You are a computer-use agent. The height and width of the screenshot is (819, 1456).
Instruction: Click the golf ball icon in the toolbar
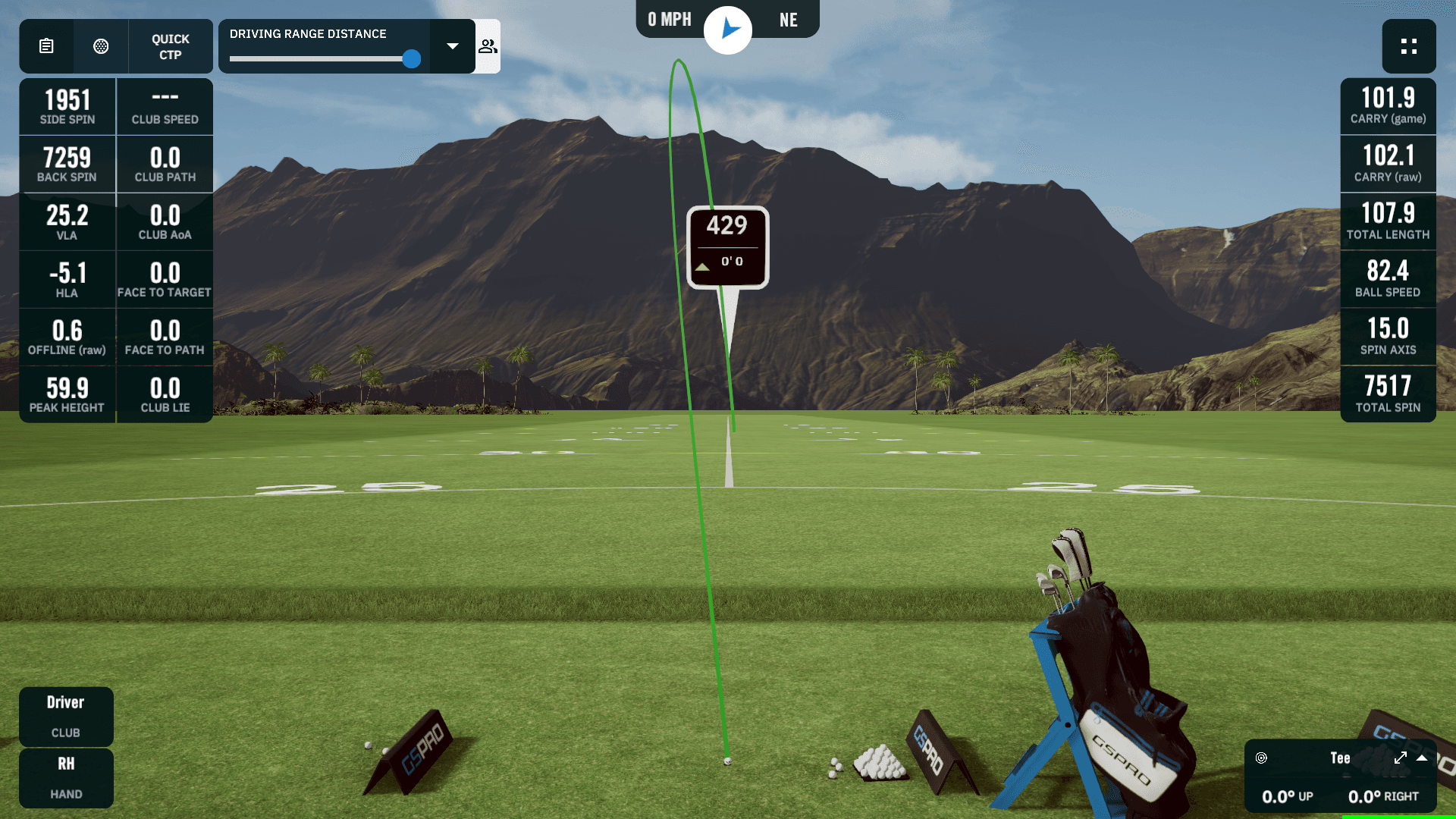[x=101, y=46]
